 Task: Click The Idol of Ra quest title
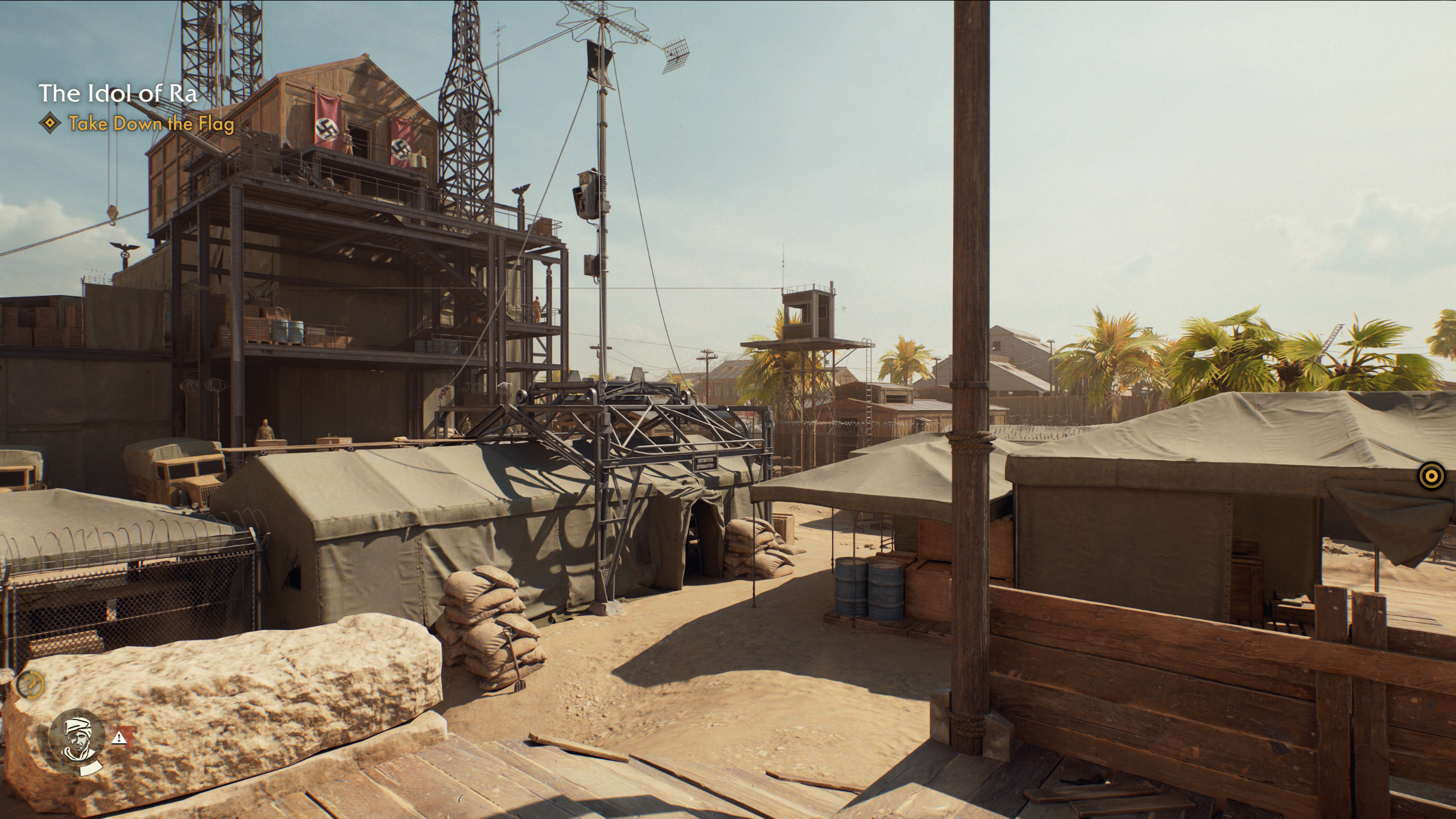click(x=118, y=93)
